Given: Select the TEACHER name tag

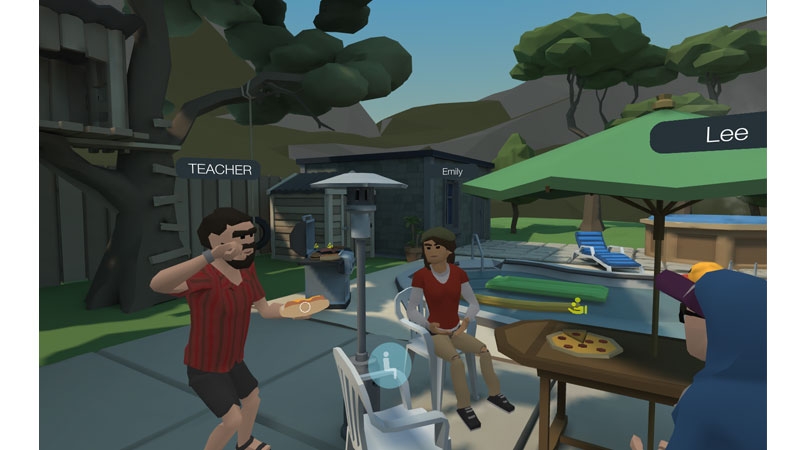Looking at the screenshot, I should click(x=220, y=169).
